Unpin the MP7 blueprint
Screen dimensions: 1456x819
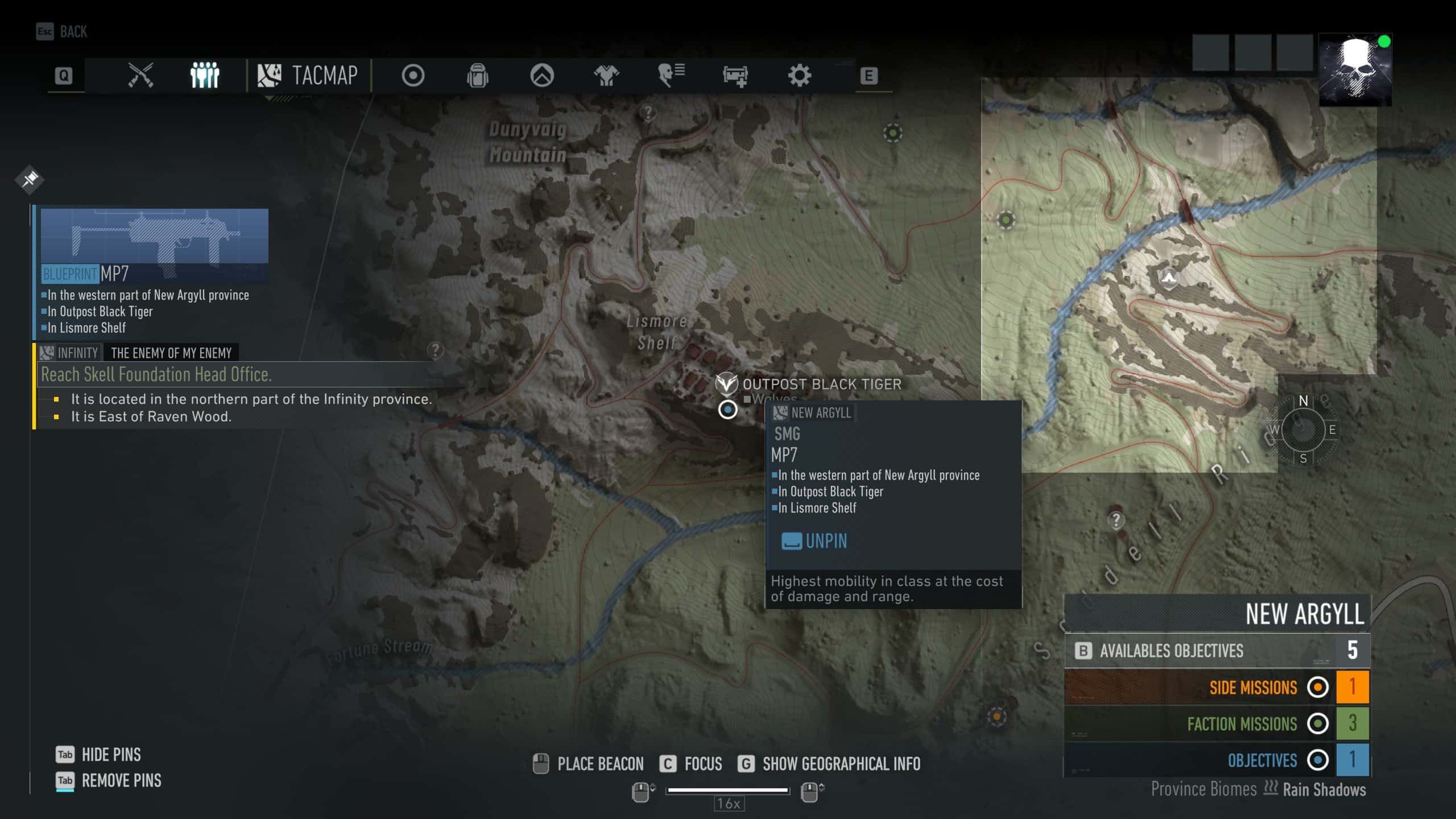(x=814, y=541)
